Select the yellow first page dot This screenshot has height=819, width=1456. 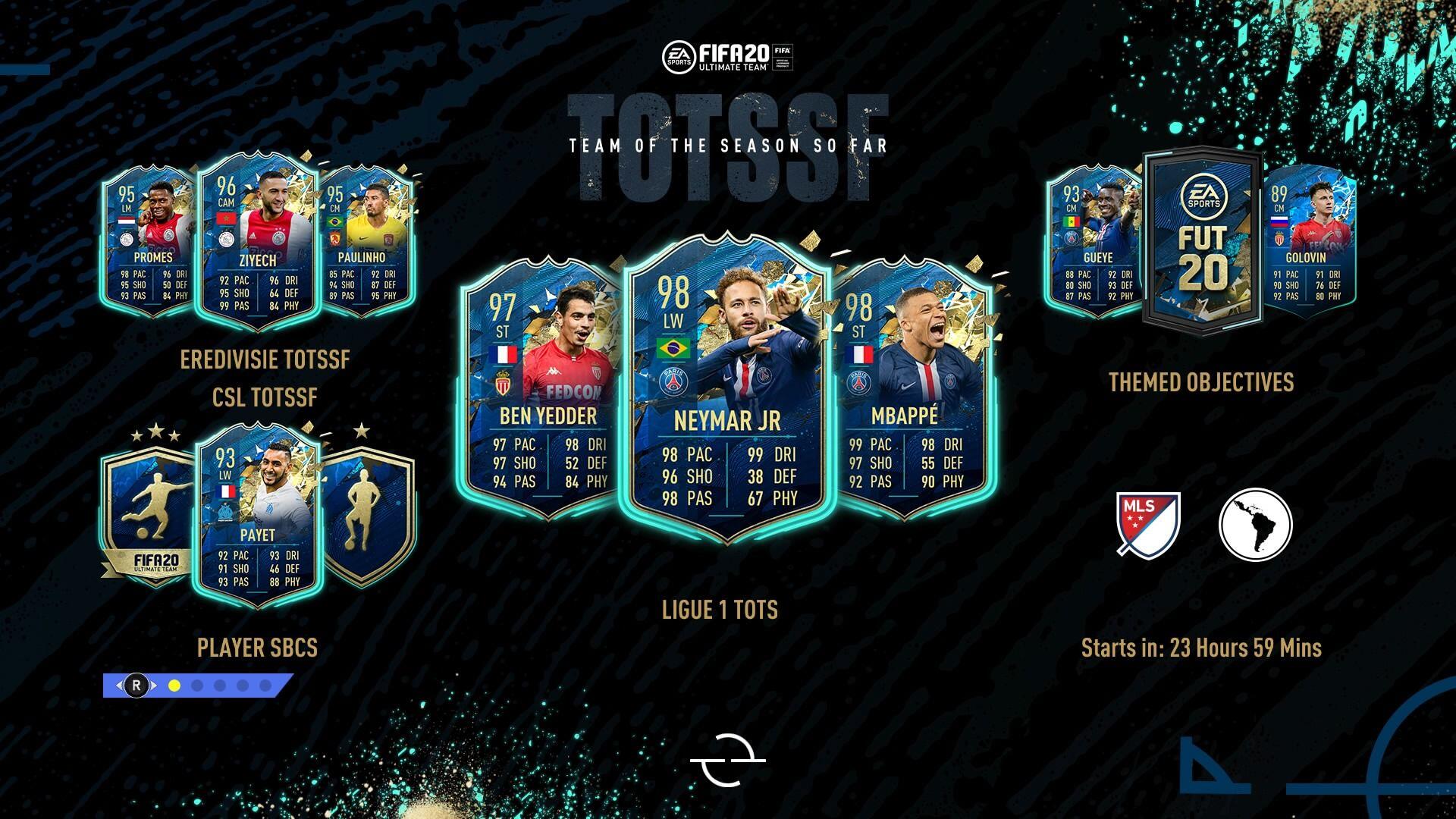tap(174, 686)
